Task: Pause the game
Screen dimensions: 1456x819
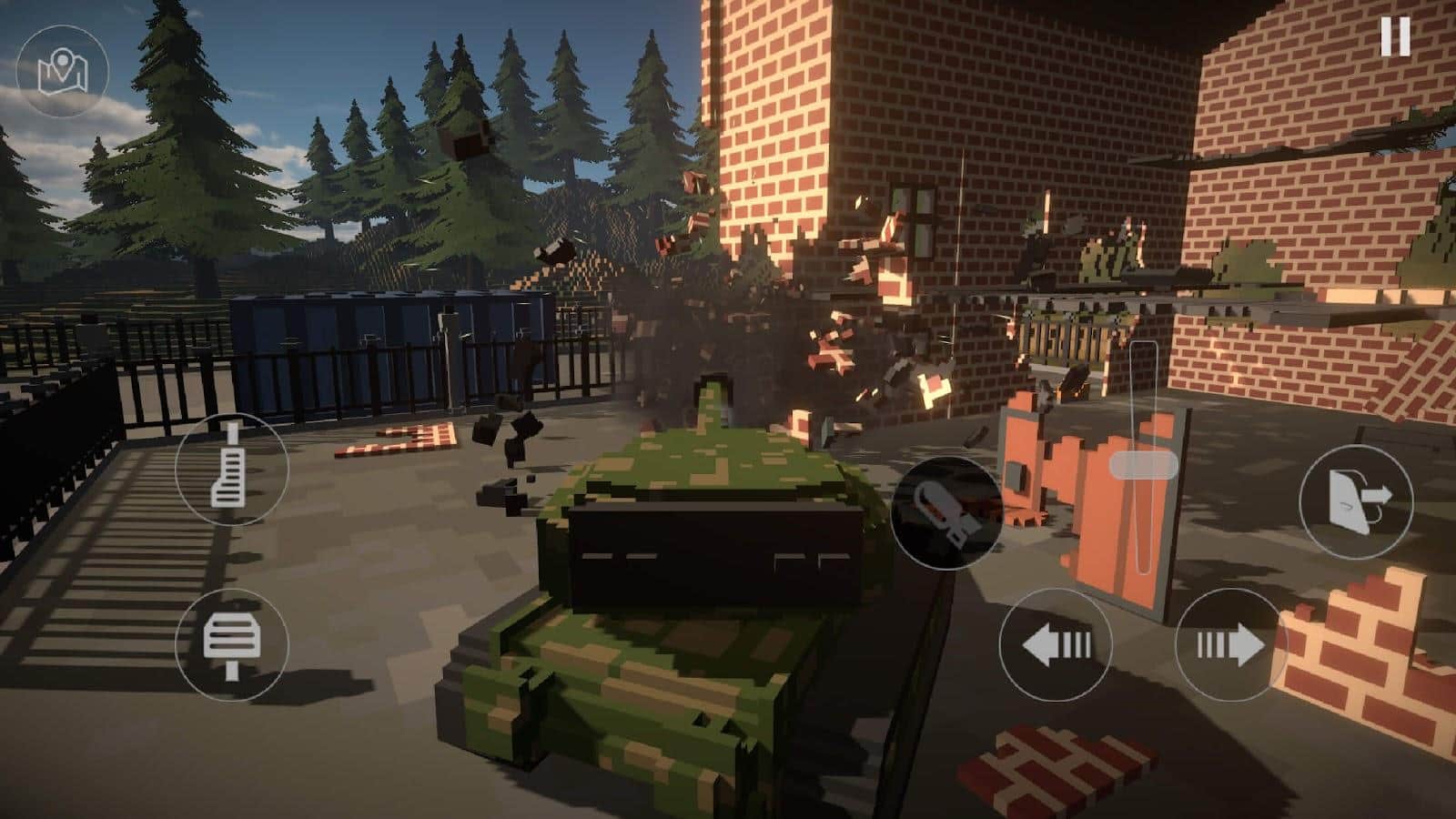Action: 1394,37
